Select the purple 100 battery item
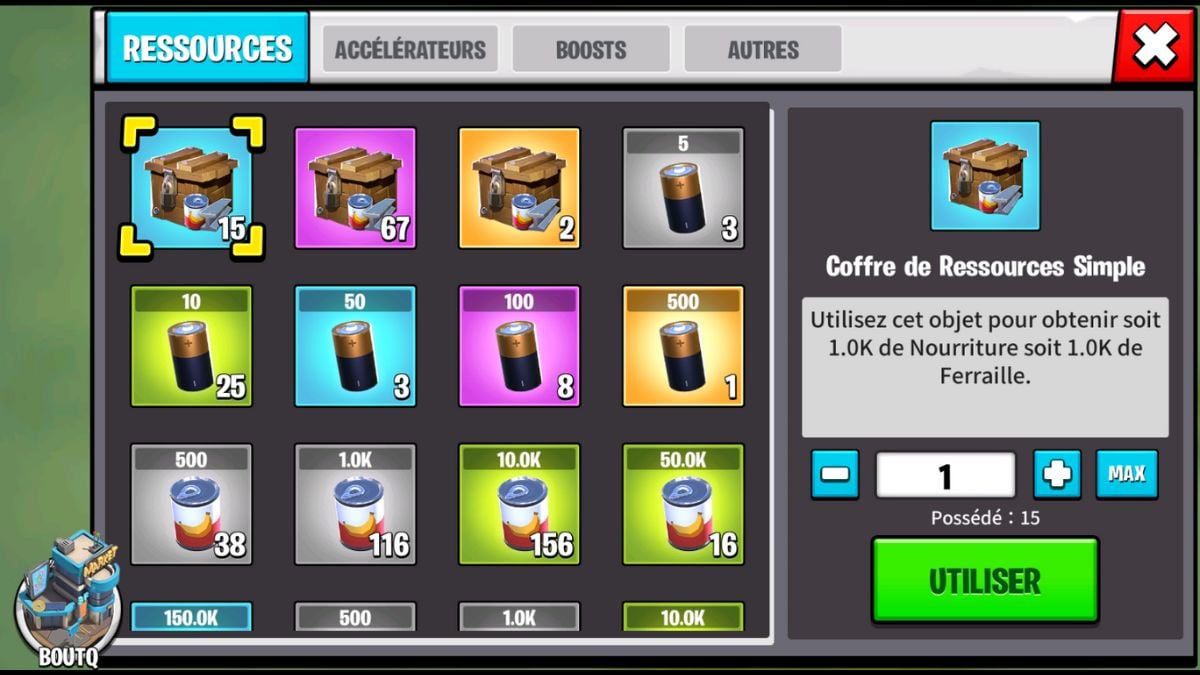The image size is (1200, 675). 519,346
